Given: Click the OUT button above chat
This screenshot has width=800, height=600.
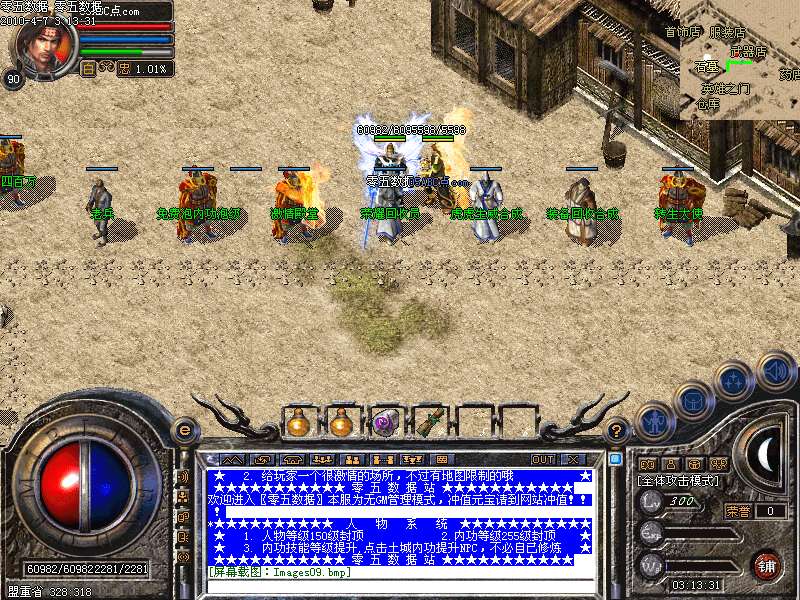Looking at the screenshot, I should coord(542,459).
